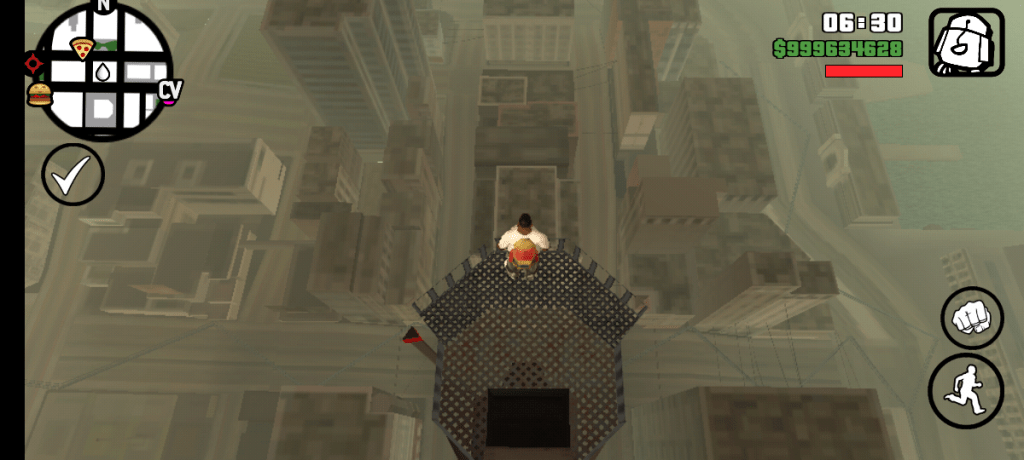Select the pizza marker on the radar

[x=81, y=48]
